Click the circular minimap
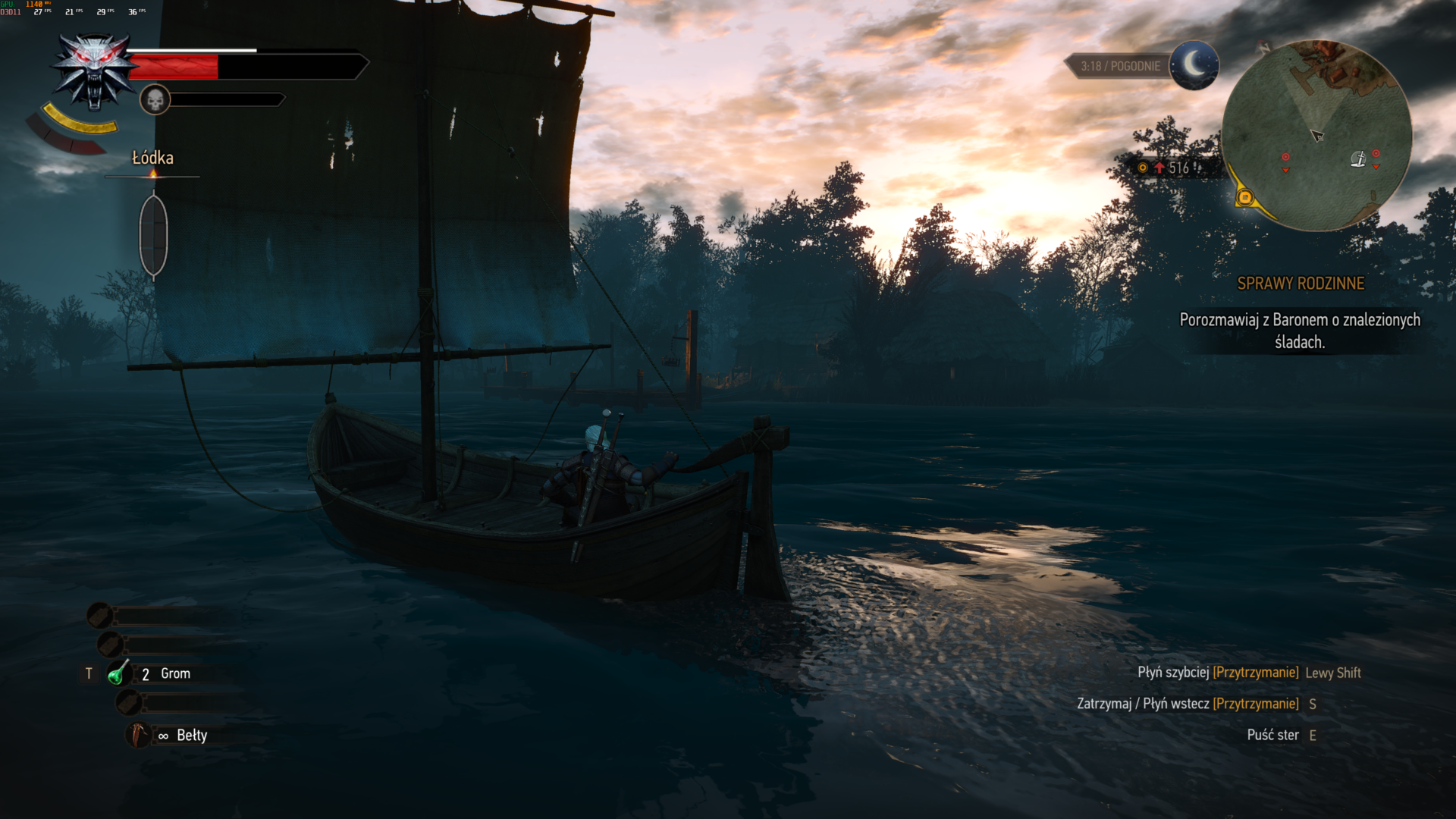This screenshot has width=1456, height=819. tap(1316, 136)
